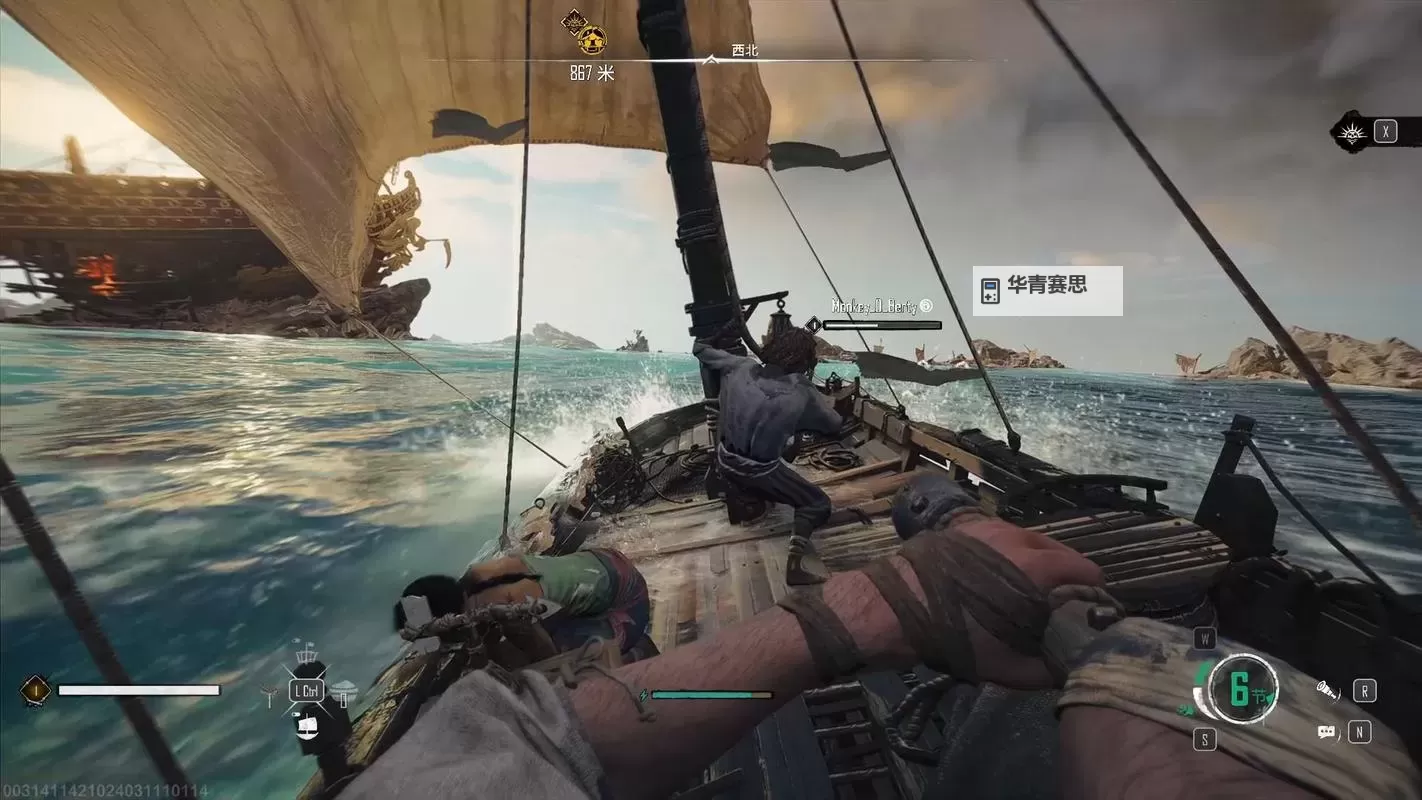Click the gold objective marker on the compass
This screenshot has height=800, width=1422.
pyautogui.click(x=592, y=41)
